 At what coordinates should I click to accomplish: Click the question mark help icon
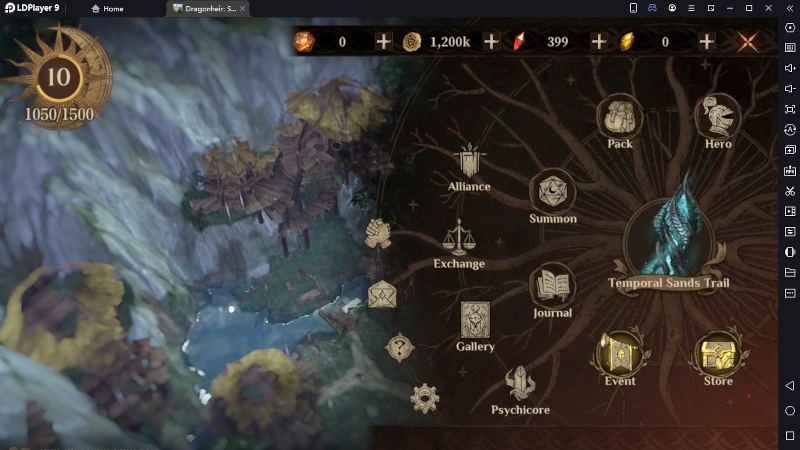pyautogui.click(x=400, y=348)
